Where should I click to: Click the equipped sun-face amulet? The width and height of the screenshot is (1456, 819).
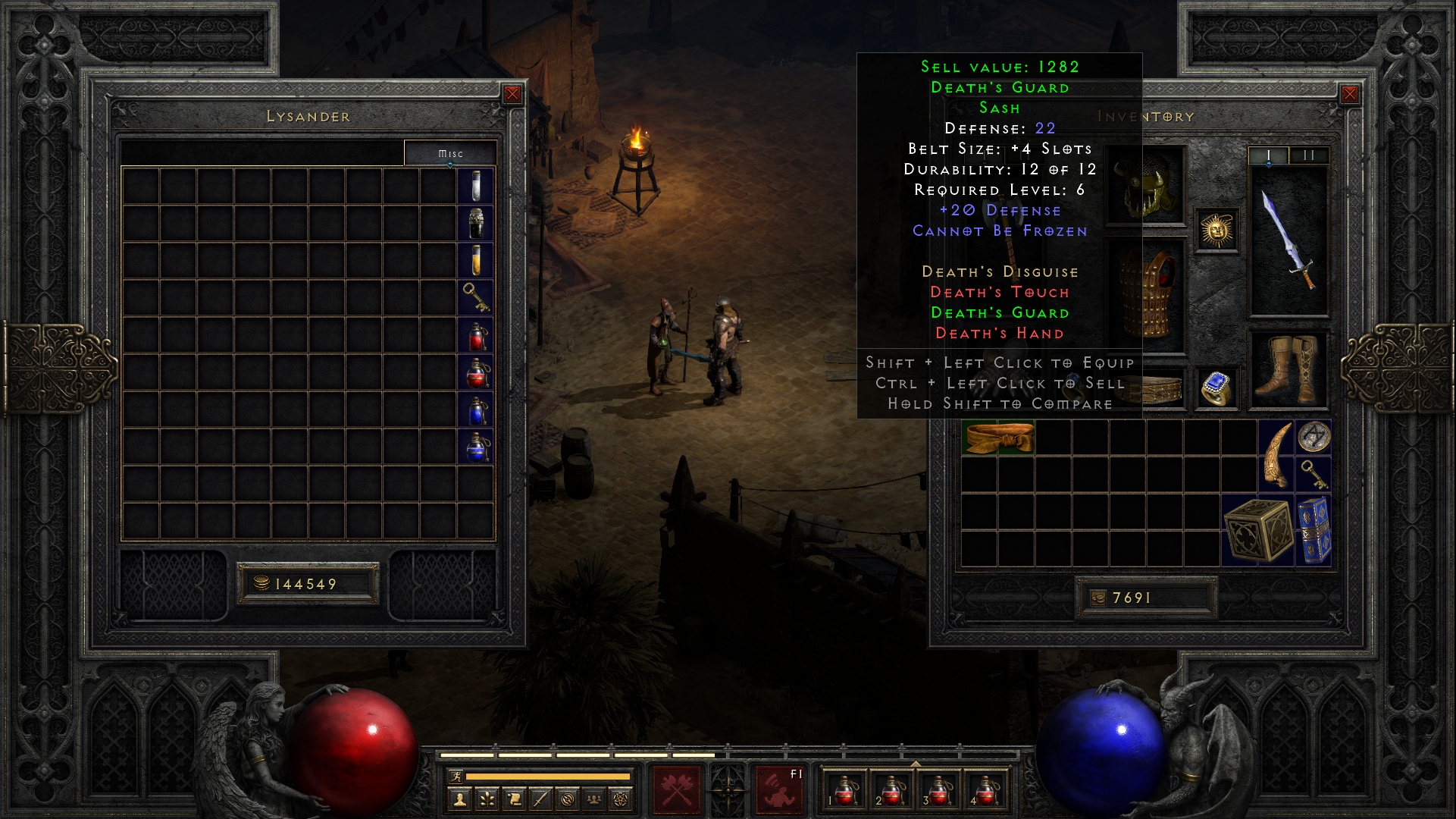pos(1216,230)
